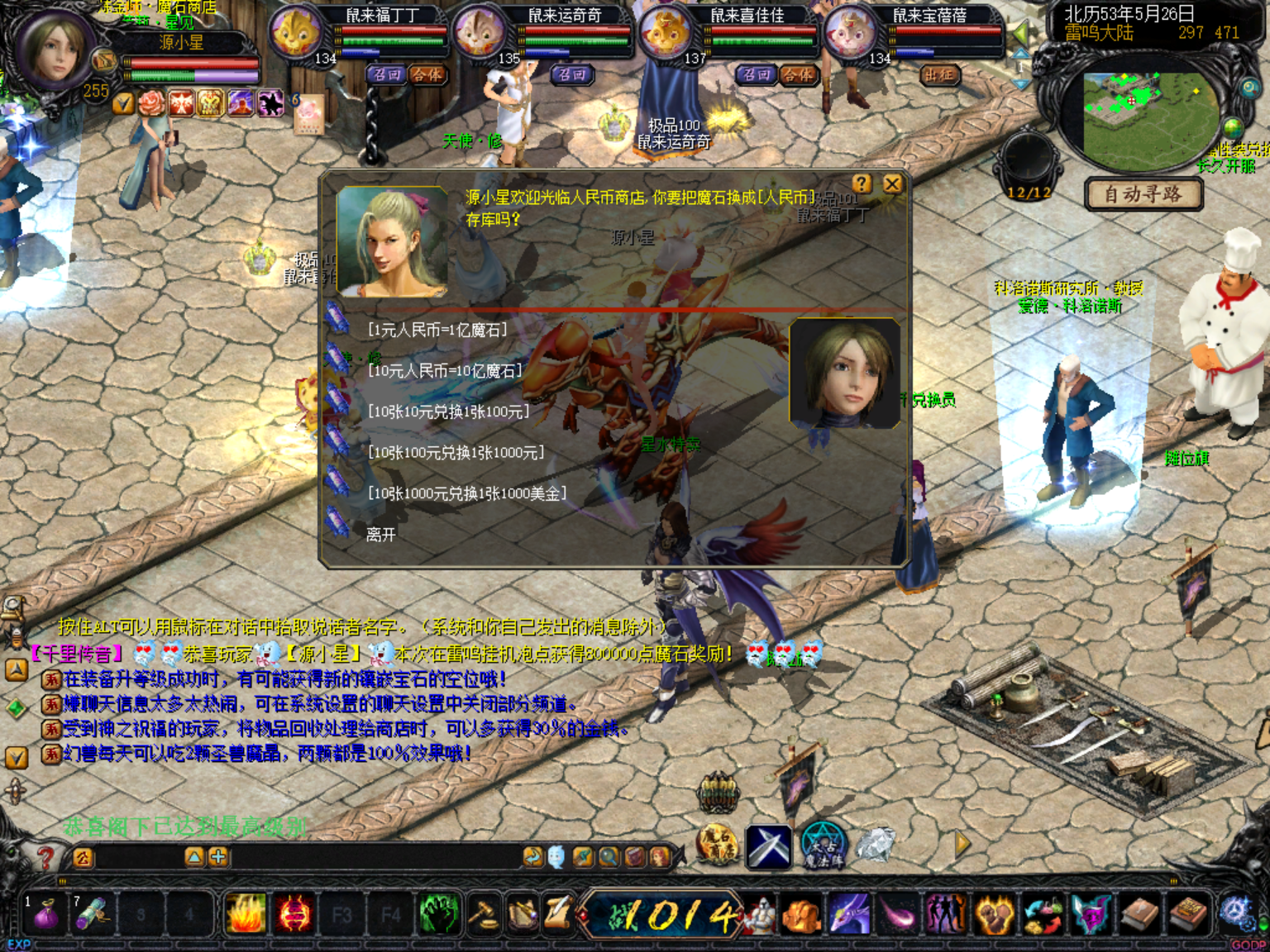The height and width of the screenshot is (952, 1270).
Task: Select 10张10元兑换1张100元 exchange option
Action: (x=448, y=412)
